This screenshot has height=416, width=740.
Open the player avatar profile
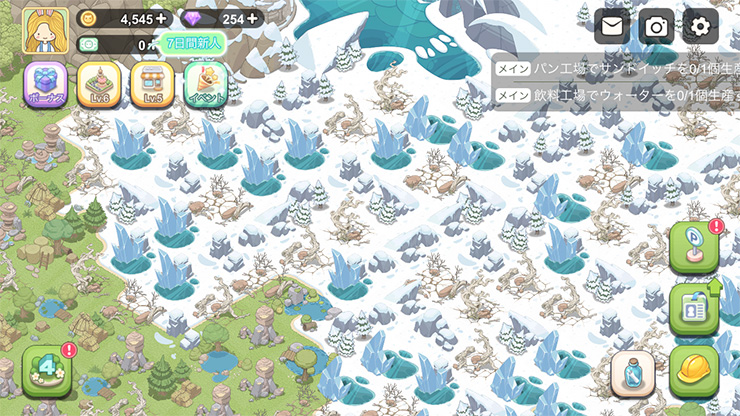click(x=45, y=31)
